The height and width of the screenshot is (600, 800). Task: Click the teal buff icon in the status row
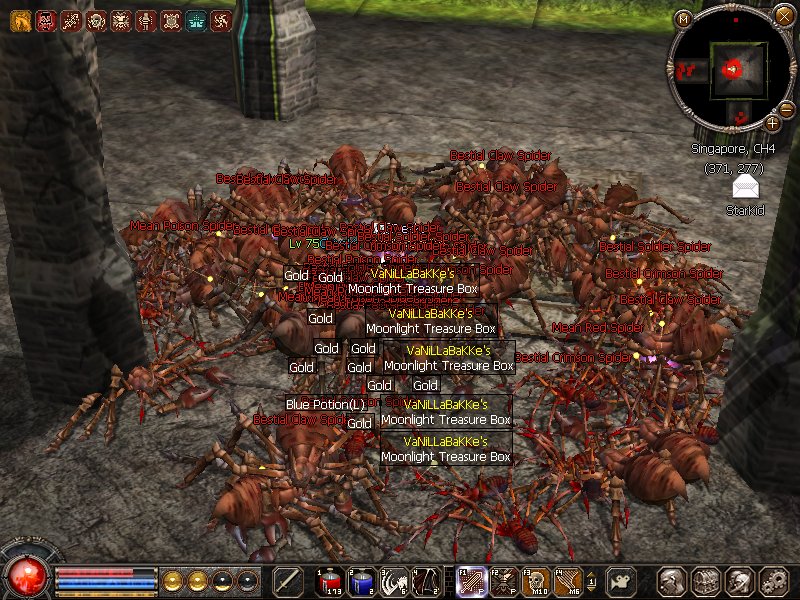[x=196, y=20]
